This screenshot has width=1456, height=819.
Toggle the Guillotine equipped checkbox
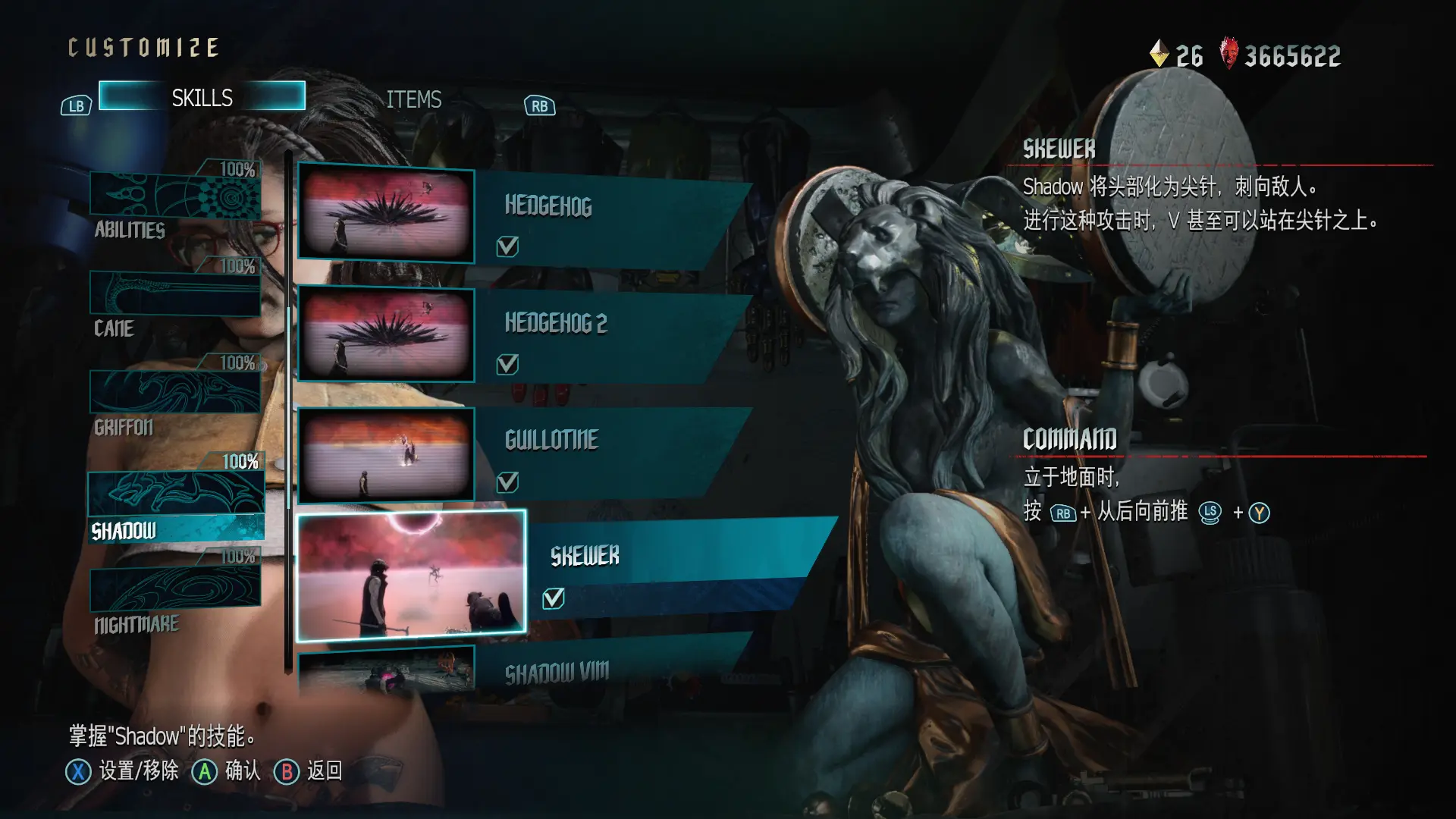[507, 482]
